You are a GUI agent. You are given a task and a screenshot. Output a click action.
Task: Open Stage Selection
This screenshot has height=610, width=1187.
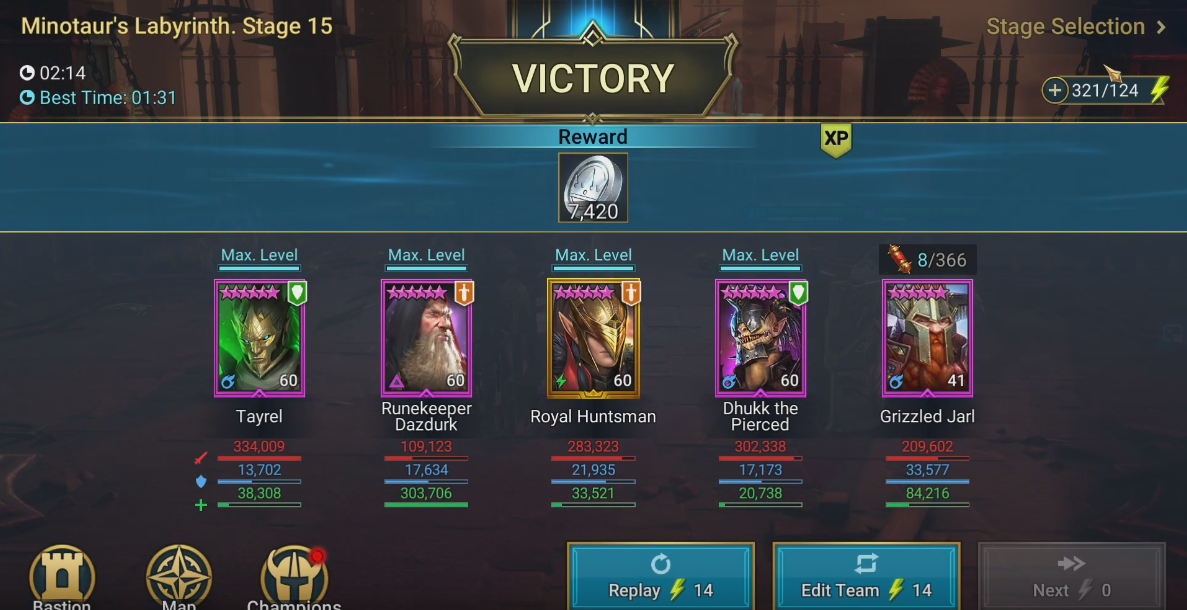(1075, 27)
